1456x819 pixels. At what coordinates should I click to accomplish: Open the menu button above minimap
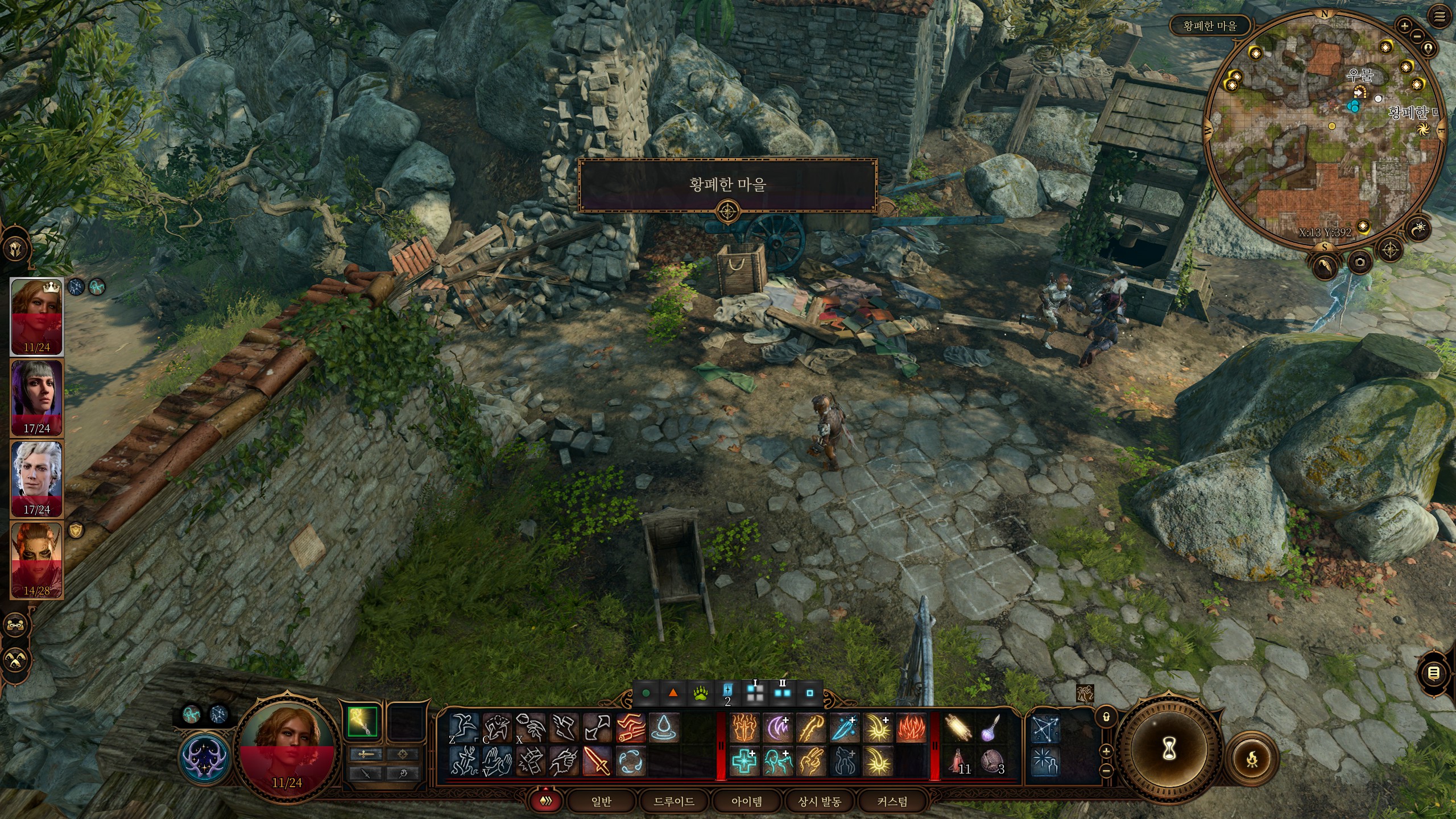(1440, 17)
